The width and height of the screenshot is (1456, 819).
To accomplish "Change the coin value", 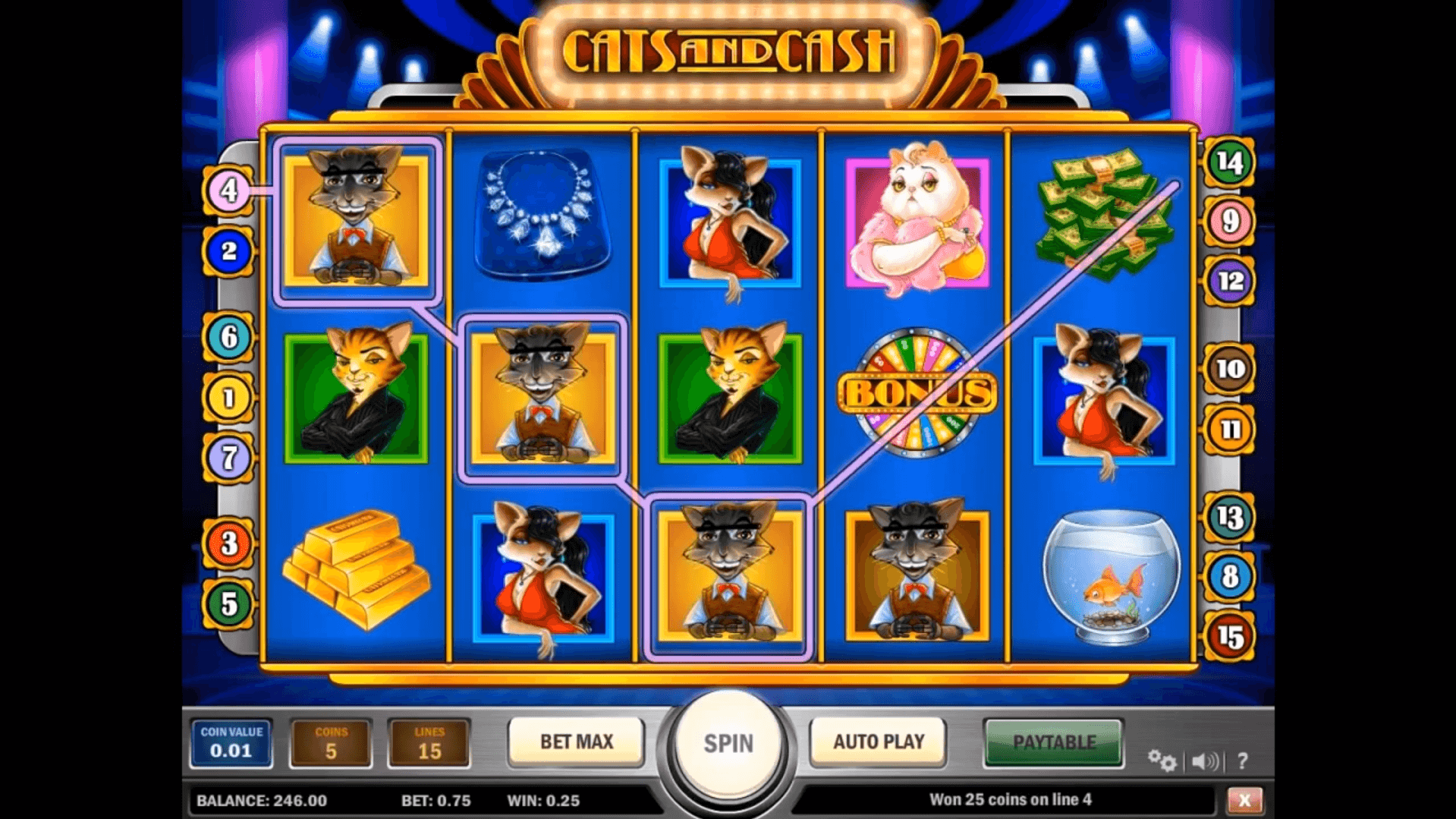I will 231,743.
